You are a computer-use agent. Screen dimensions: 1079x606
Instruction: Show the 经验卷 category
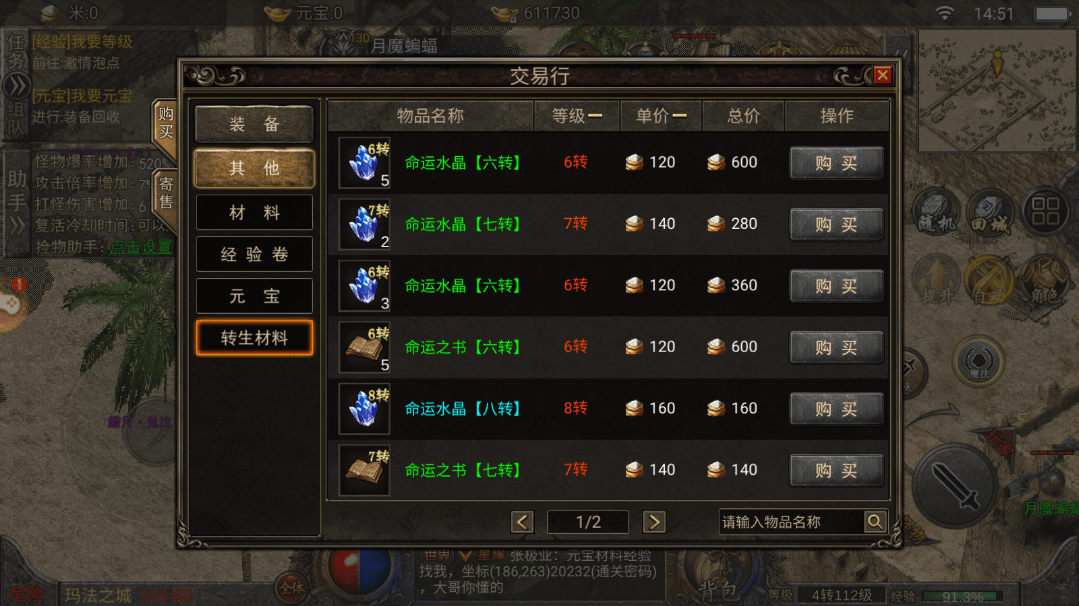click(254, 254)
